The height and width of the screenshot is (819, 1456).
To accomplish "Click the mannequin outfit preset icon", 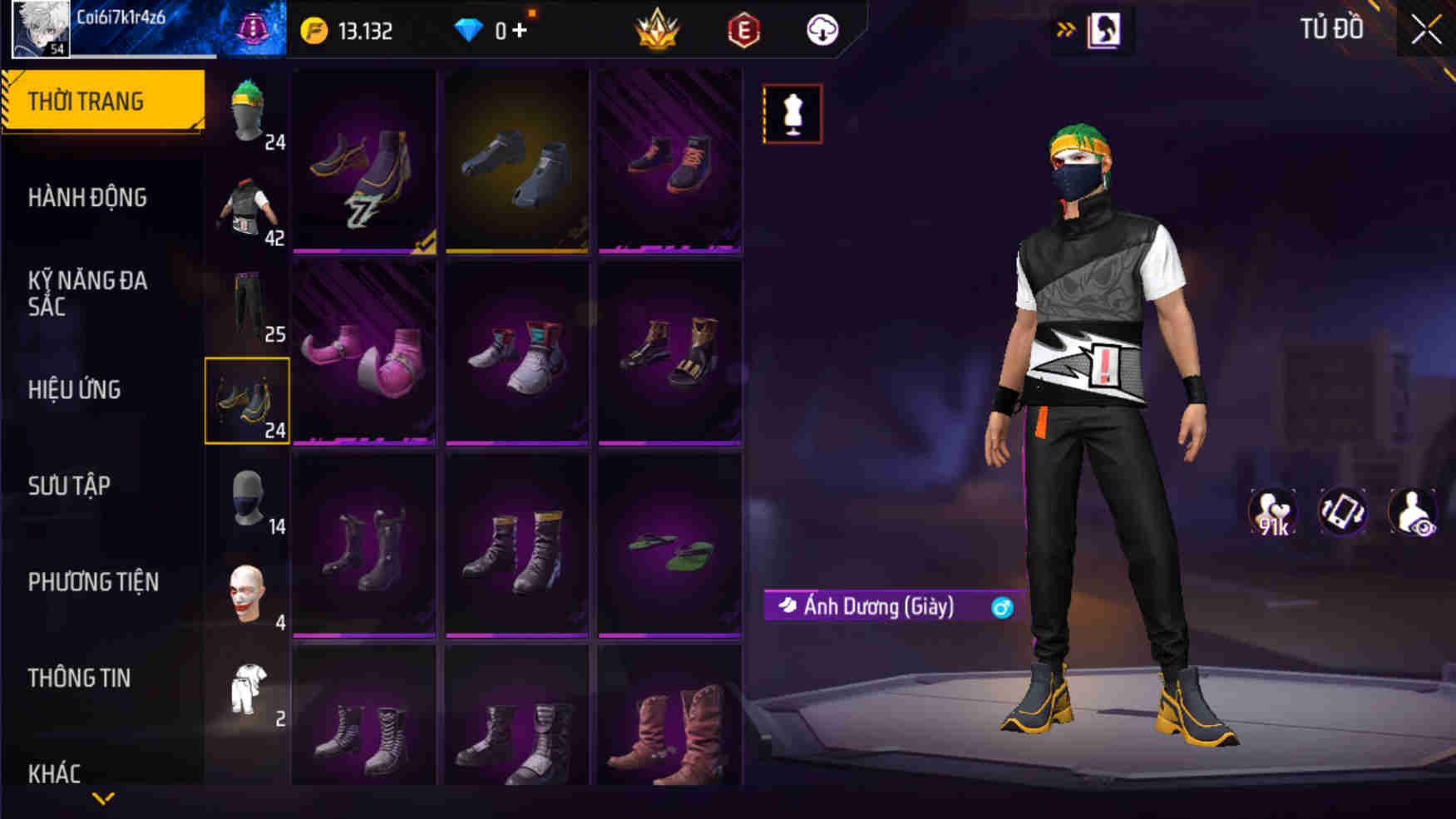I will coord(792,114).
